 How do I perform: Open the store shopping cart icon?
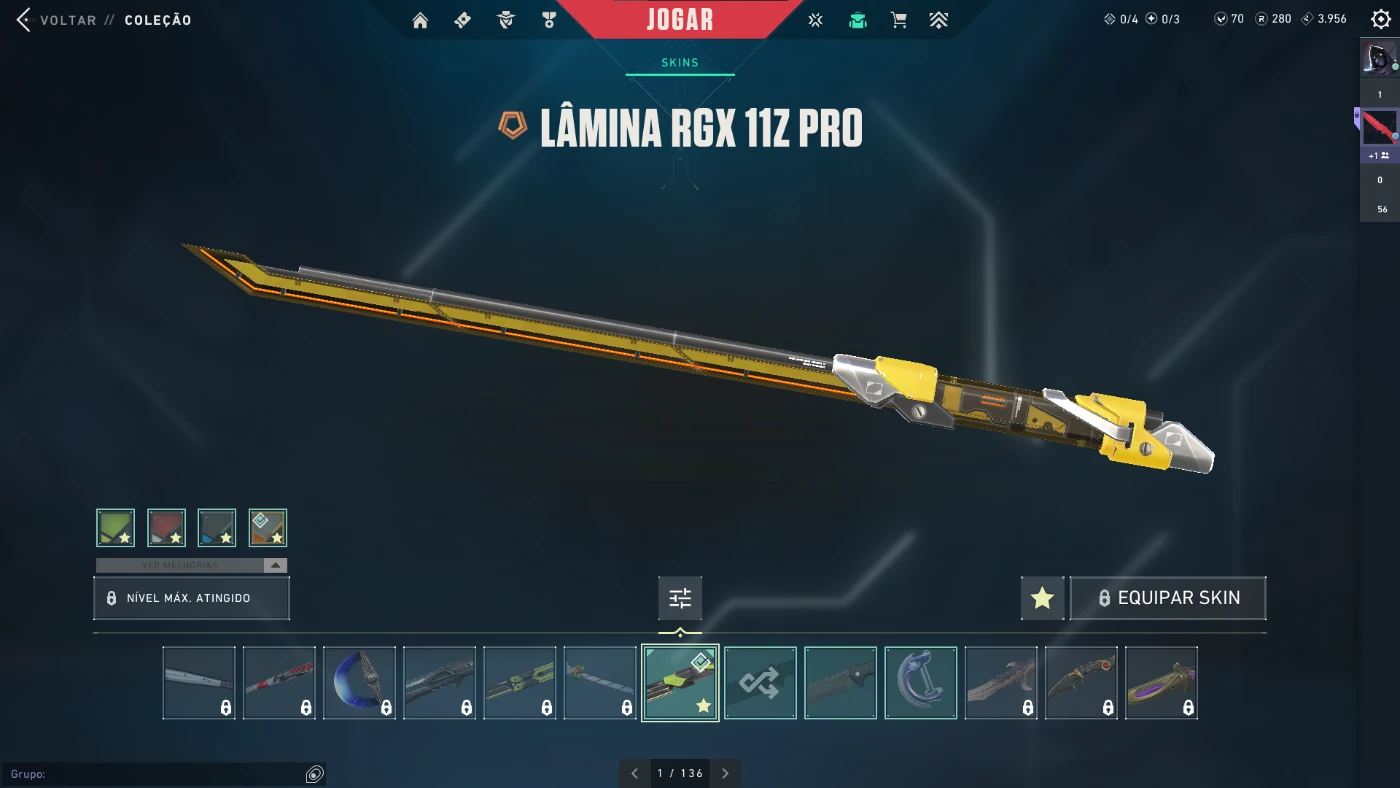click(x=899, y=20)
